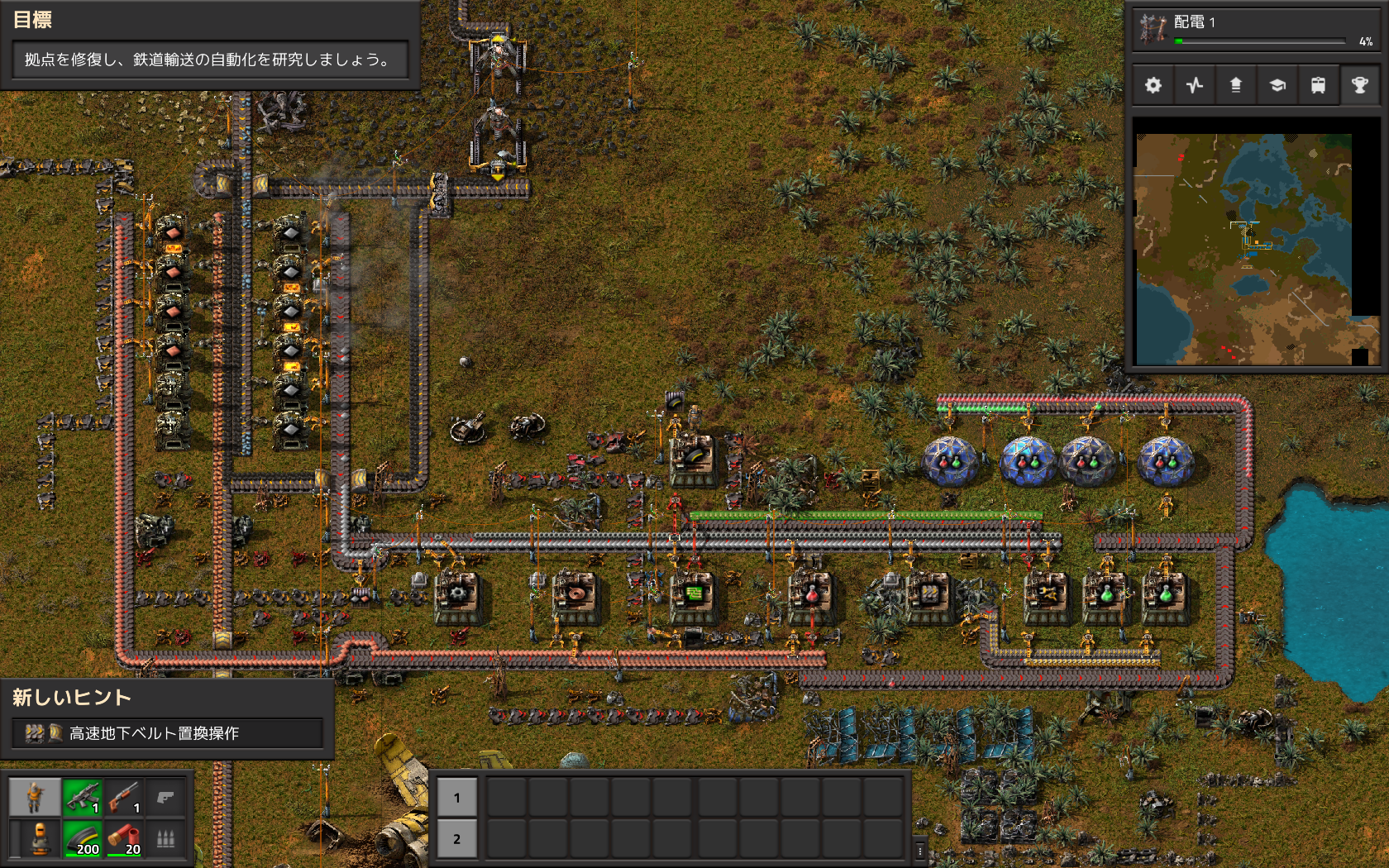Click the empty bullets-silhouette ammo slot
Viewport: 1389px width, 868px height.
[x=165, y=839]
